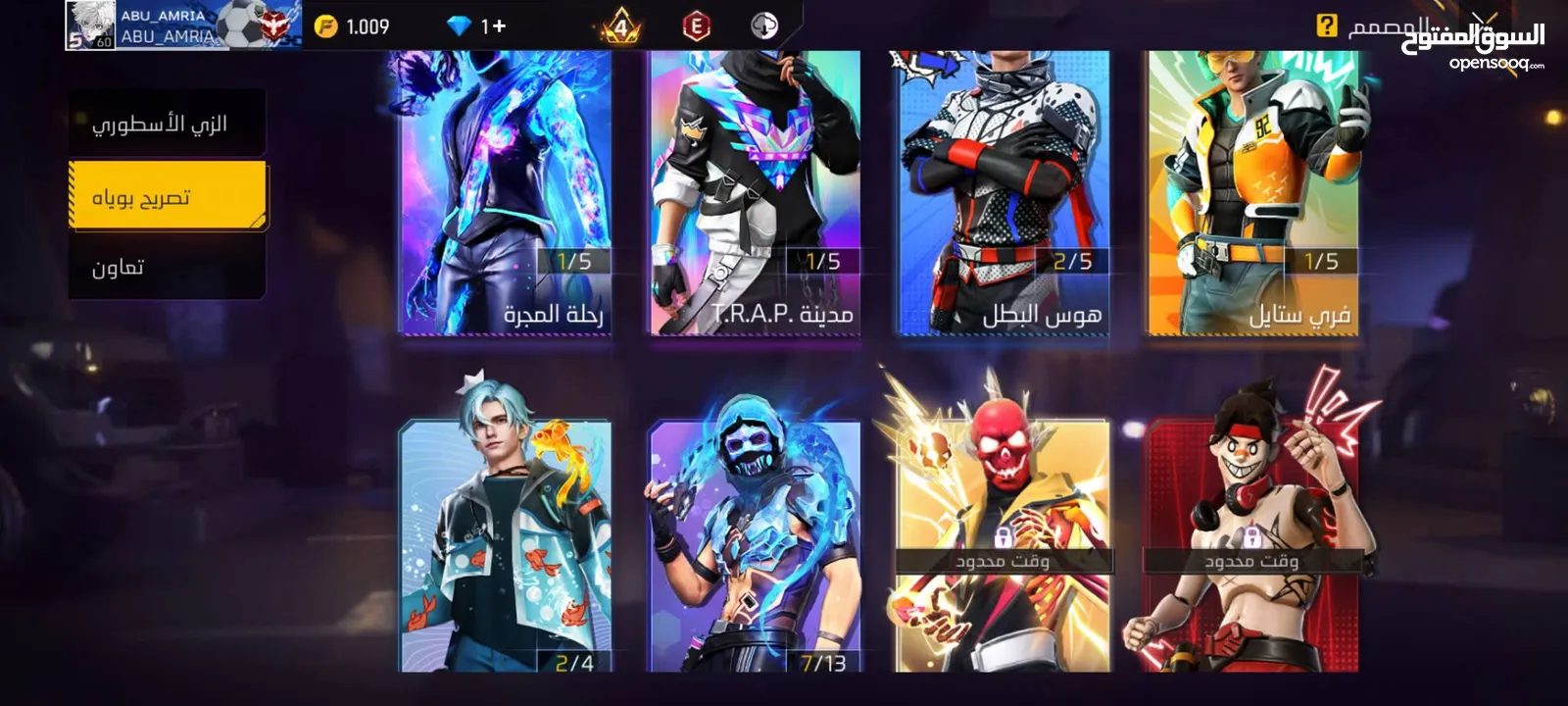
Task: Switch to the تعاون tab
Action: [x=167, y=267]
